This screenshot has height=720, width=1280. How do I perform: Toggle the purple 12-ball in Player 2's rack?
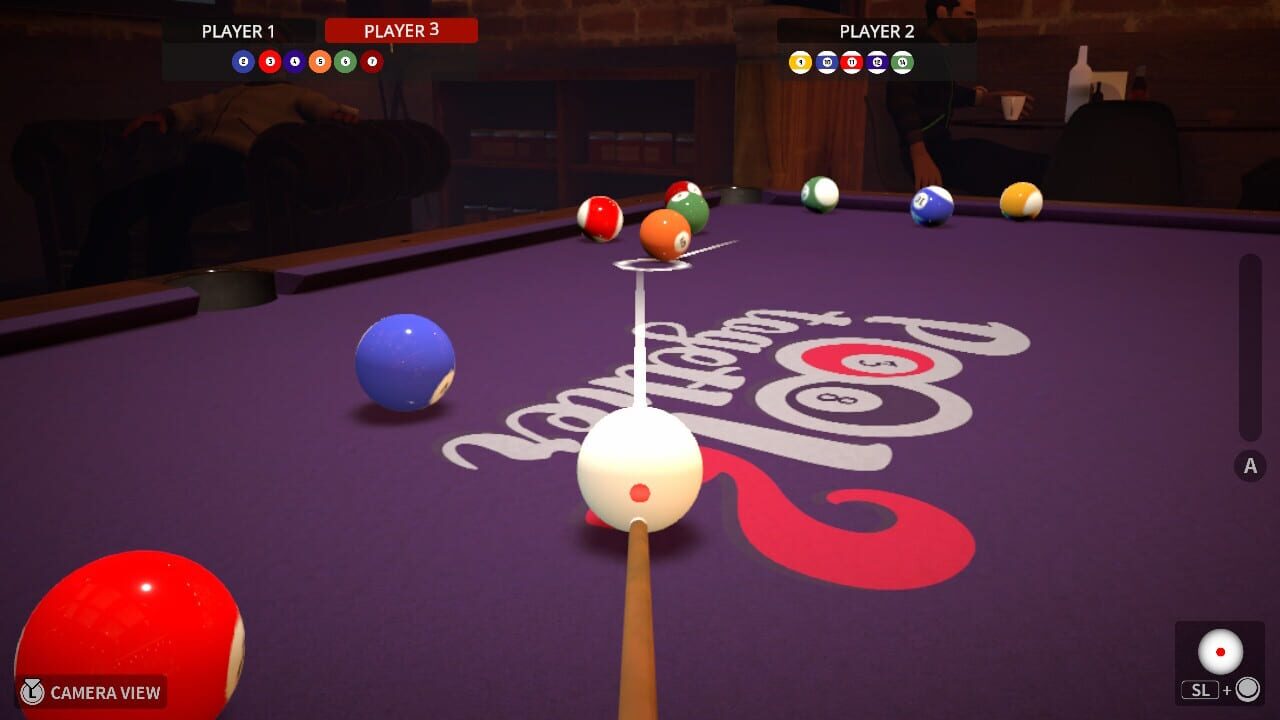click(x=877, y=61)
